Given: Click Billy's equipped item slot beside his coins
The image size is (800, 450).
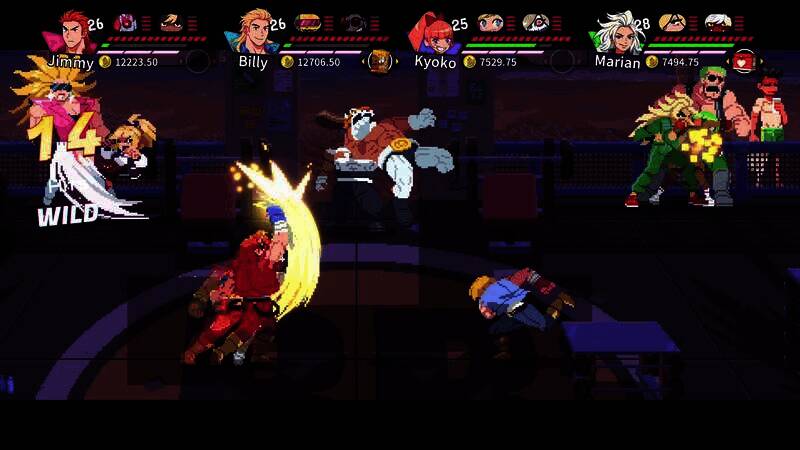Looking at the screenshot, I should point(379,61).
